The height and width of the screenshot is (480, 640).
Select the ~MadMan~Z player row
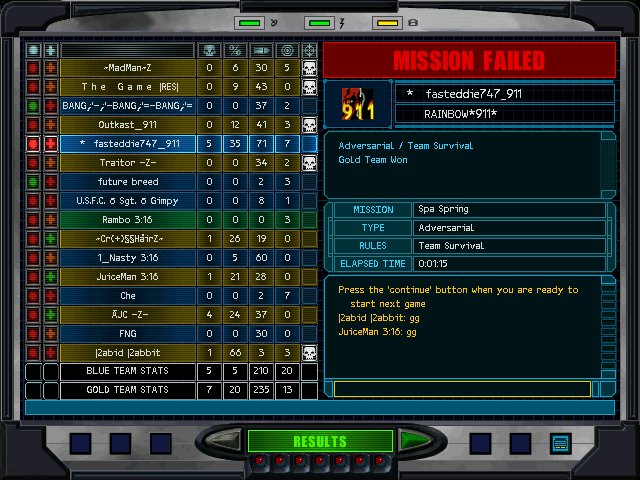click(127, 68)
